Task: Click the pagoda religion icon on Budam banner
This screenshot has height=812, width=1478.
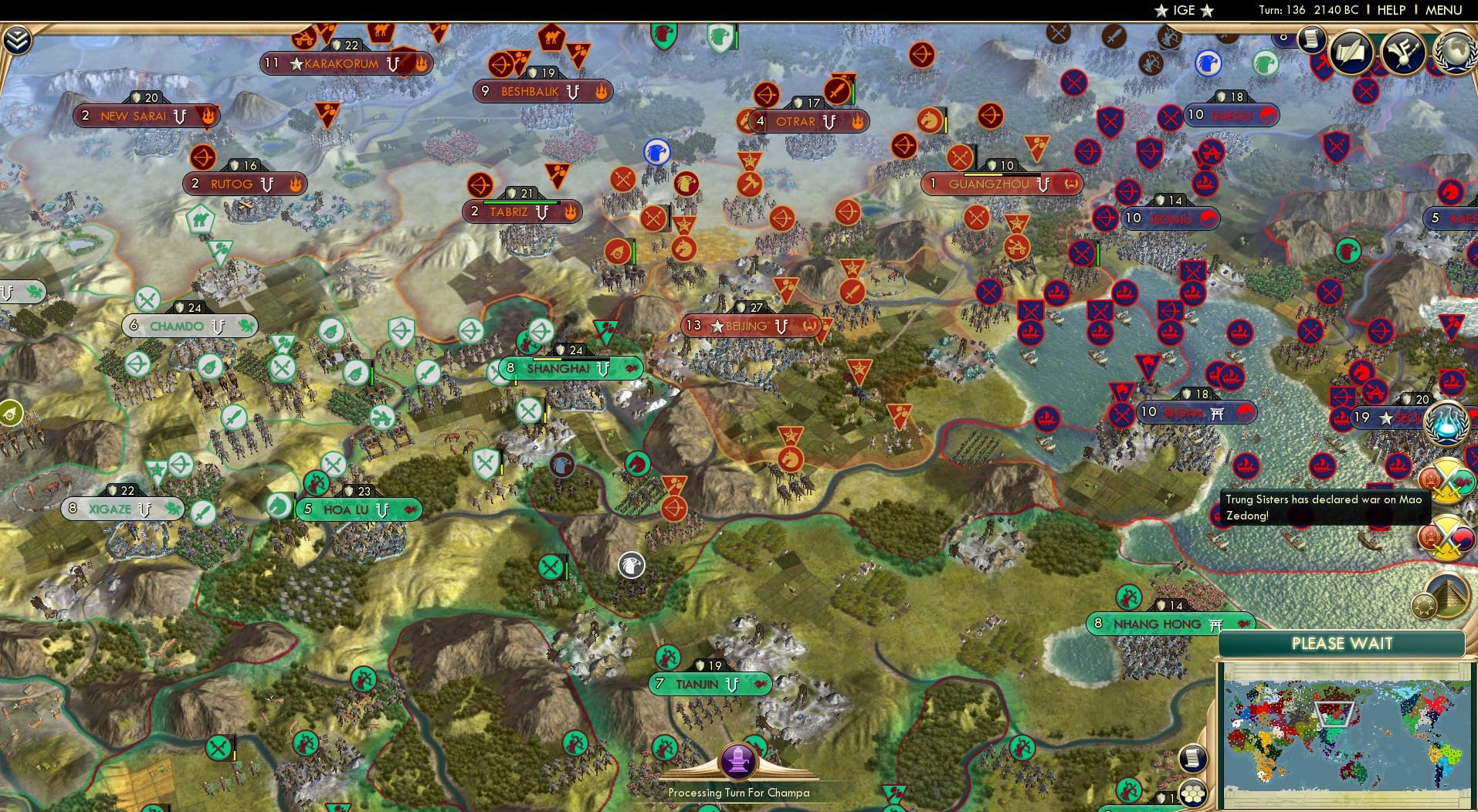Action: pos(1218,413)
